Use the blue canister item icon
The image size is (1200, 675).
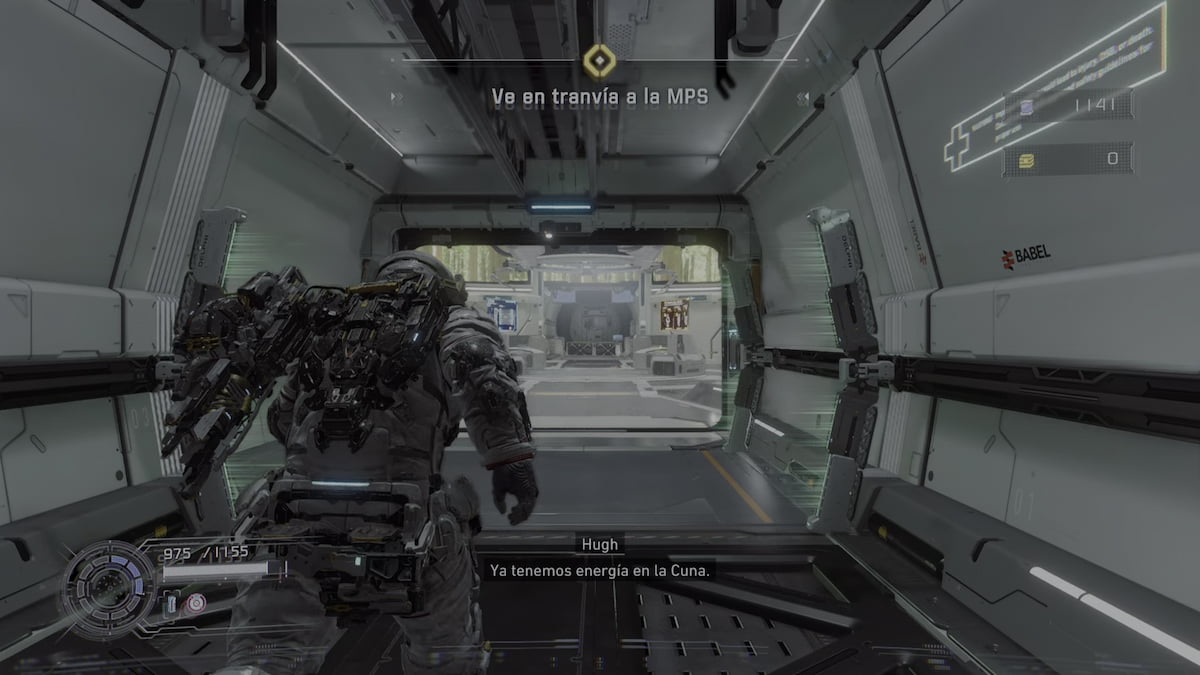point(172,603)
